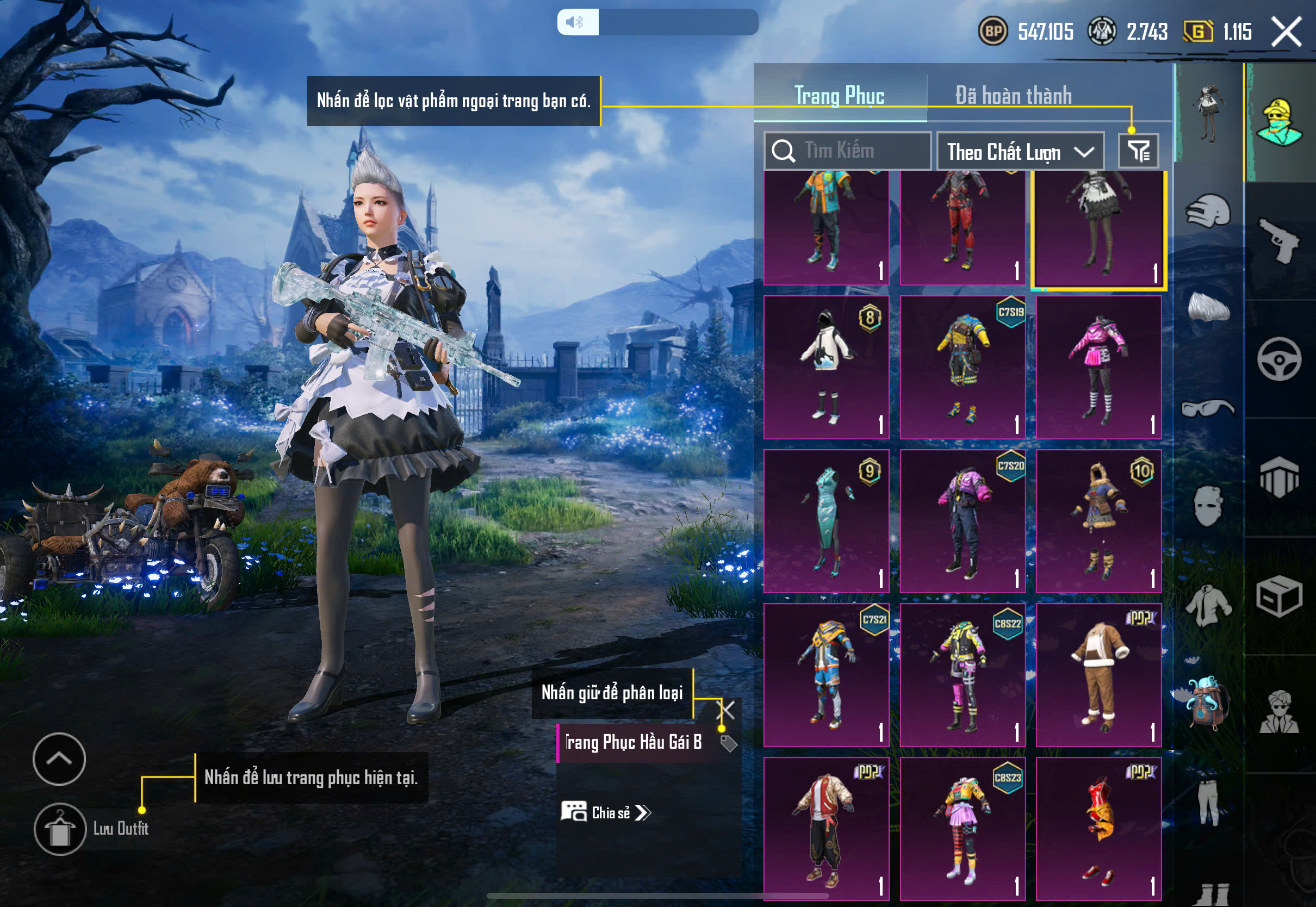Viewport: 1316px width, 907px height.
Task: Open the helmet category
Action: 1208,211
